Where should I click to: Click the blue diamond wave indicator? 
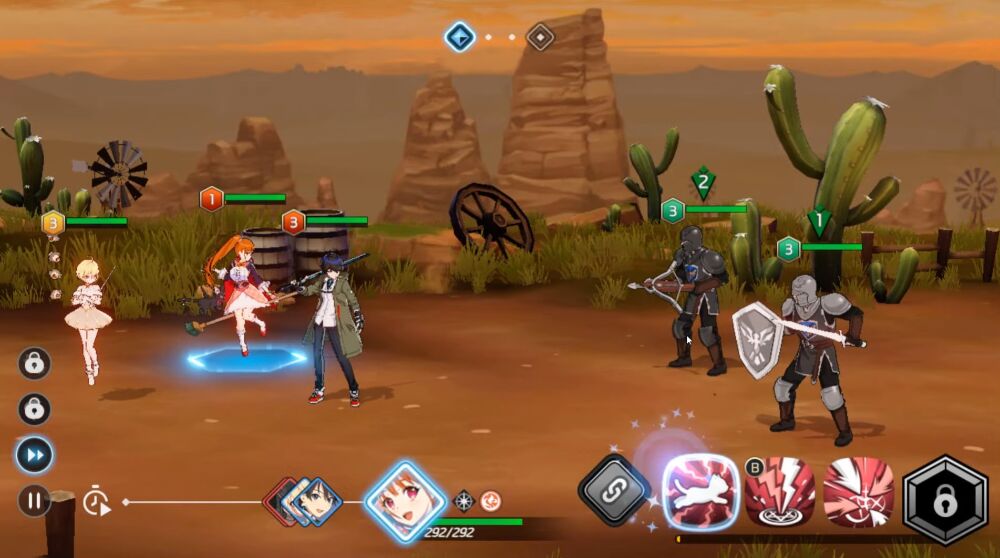459,37
